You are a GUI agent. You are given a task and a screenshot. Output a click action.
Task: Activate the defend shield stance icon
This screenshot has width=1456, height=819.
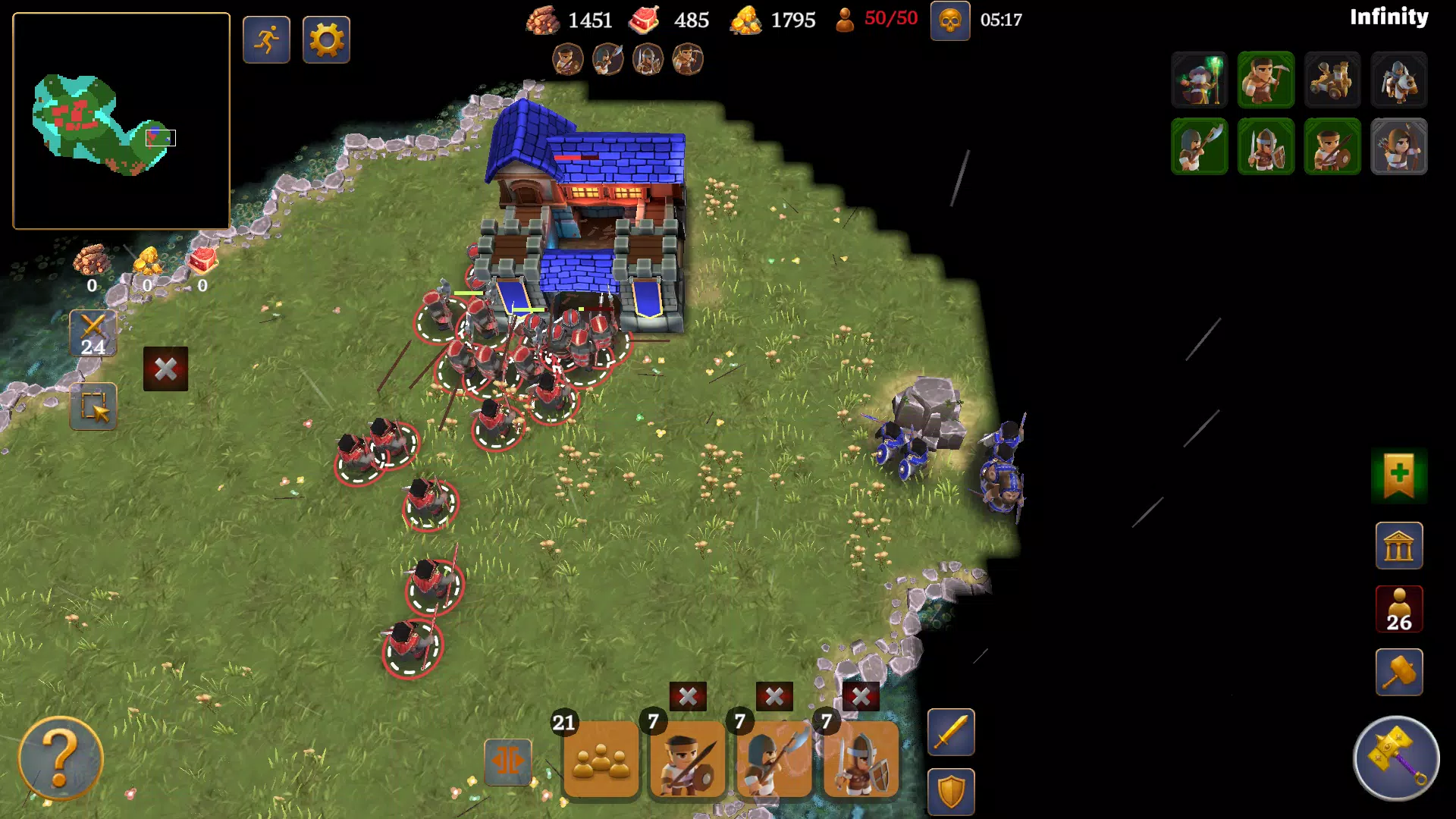pyautogui.click(x=950, y=790)
